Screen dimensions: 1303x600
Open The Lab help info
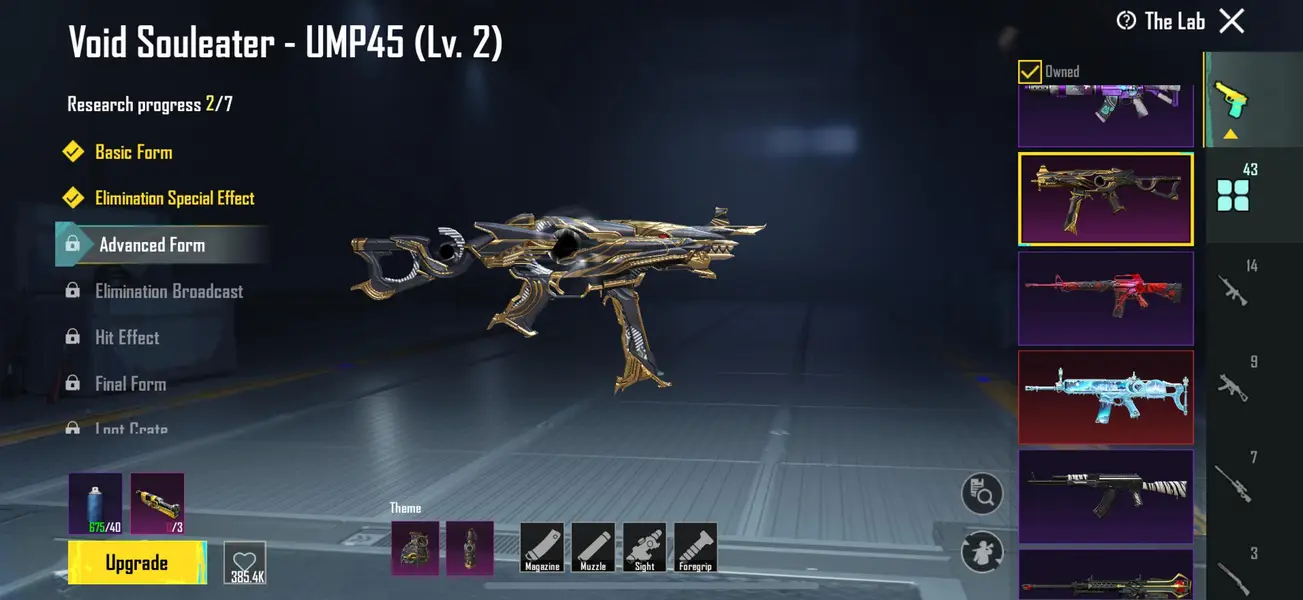[1126, 21]
